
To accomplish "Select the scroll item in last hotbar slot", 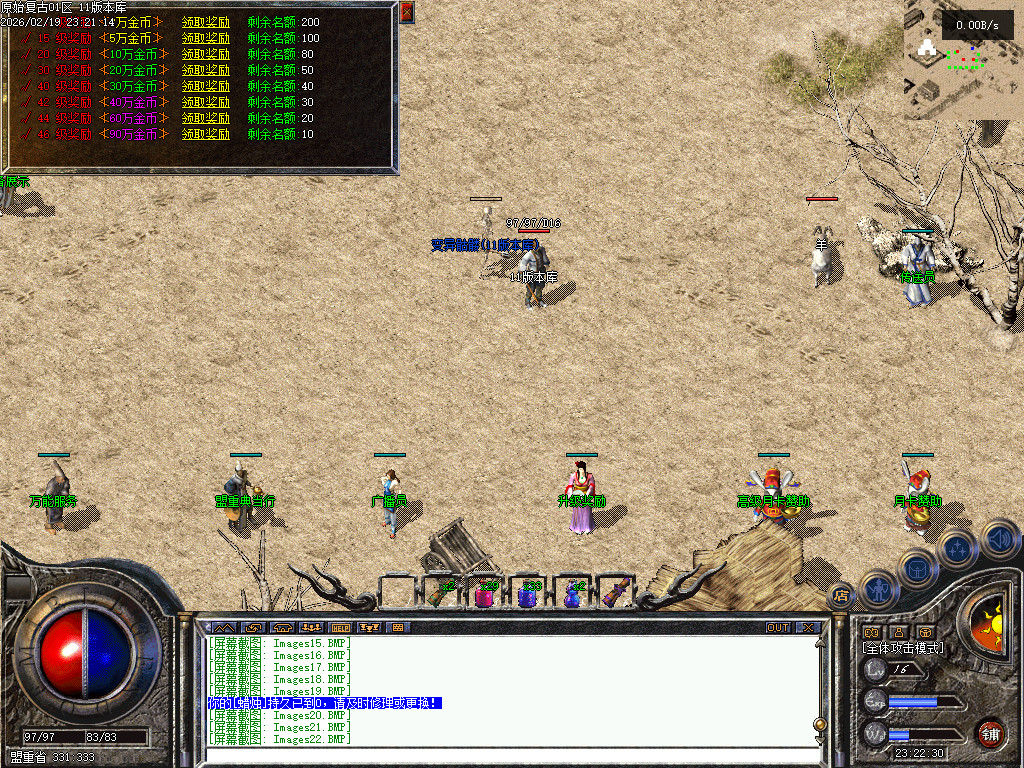I will click(615, 593).
